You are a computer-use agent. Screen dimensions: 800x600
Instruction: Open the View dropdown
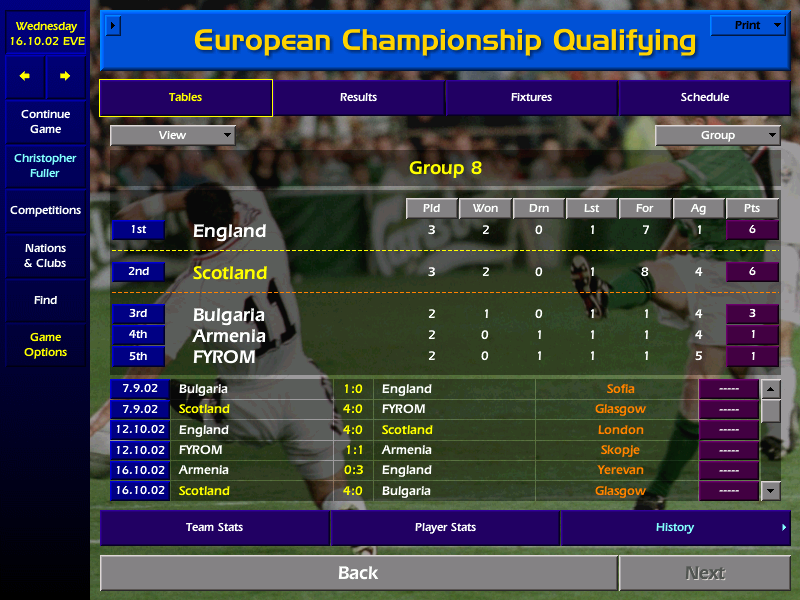(x=172, y=135)
